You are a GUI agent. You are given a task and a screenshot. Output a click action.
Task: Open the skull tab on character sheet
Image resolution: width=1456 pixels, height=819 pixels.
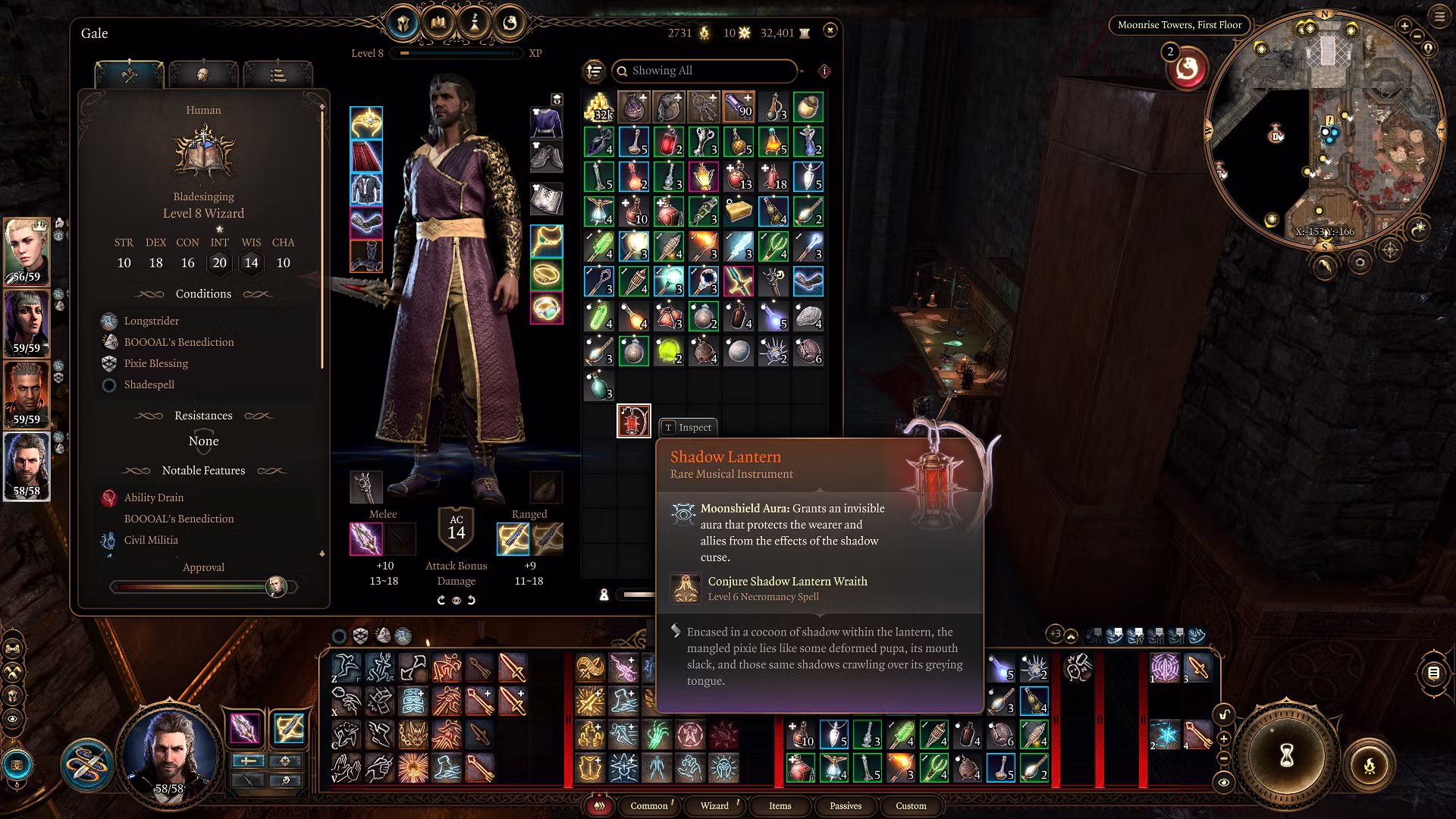point(203,74)
